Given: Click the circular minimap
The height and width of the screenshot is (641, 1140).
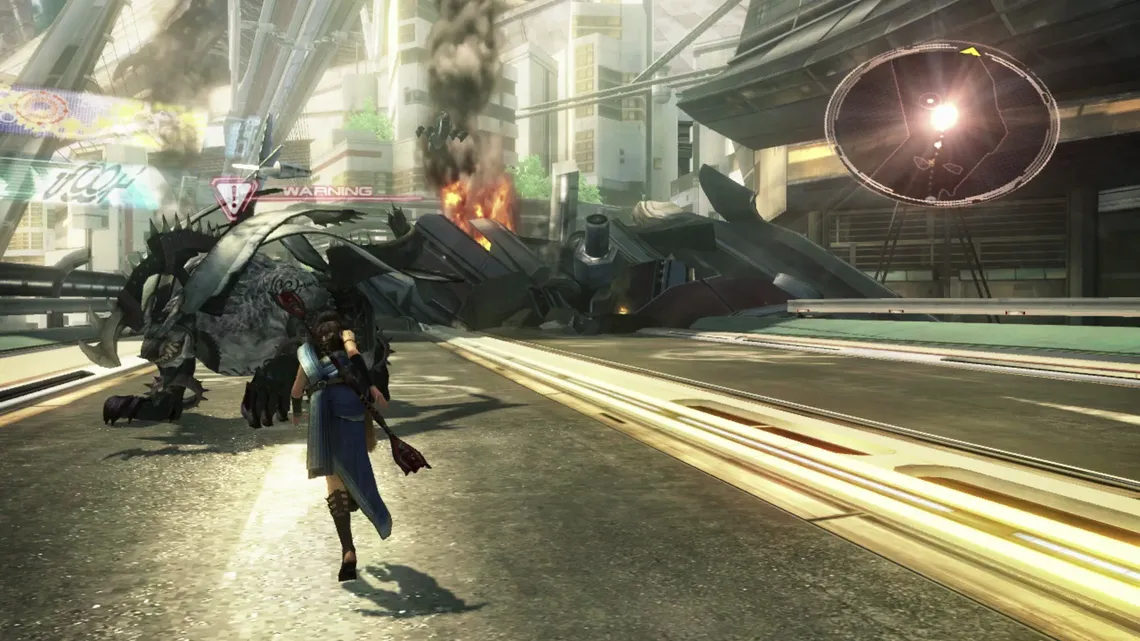Looking at the screenshot, I should point(941,125).
